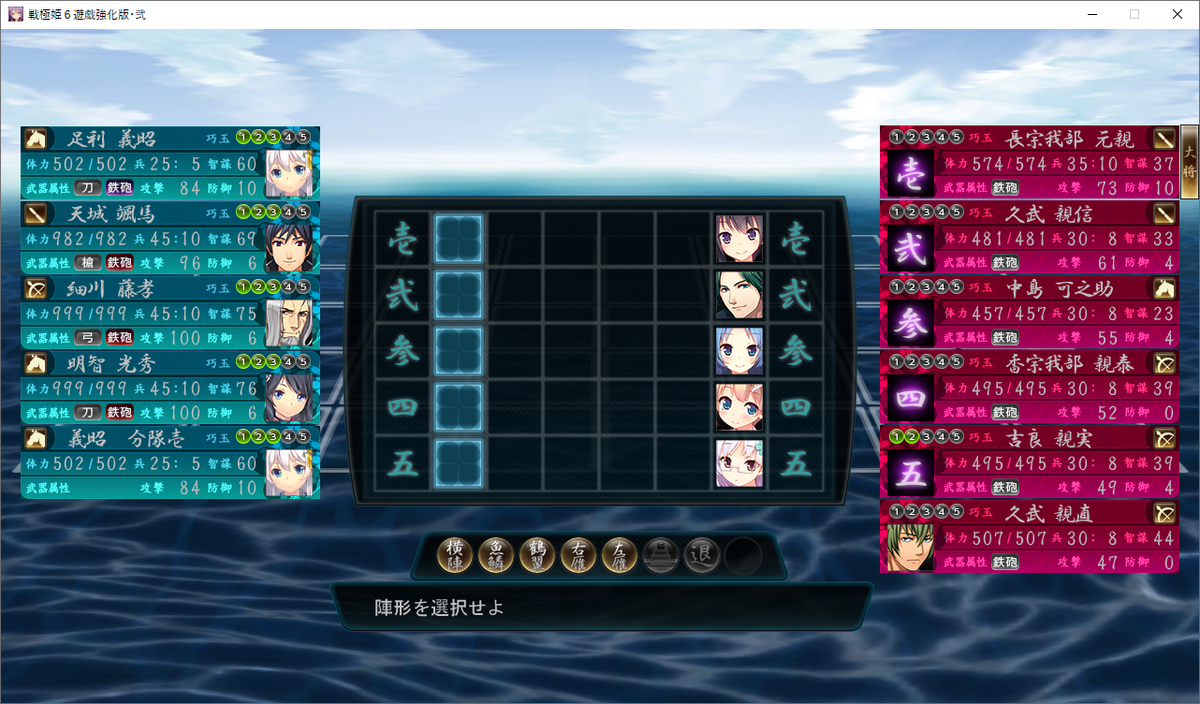Inspect enemy 吉良 親実 panel
Viewport: 1200px width, 704px height.
pyautogui.click(x=1029, y=462)
